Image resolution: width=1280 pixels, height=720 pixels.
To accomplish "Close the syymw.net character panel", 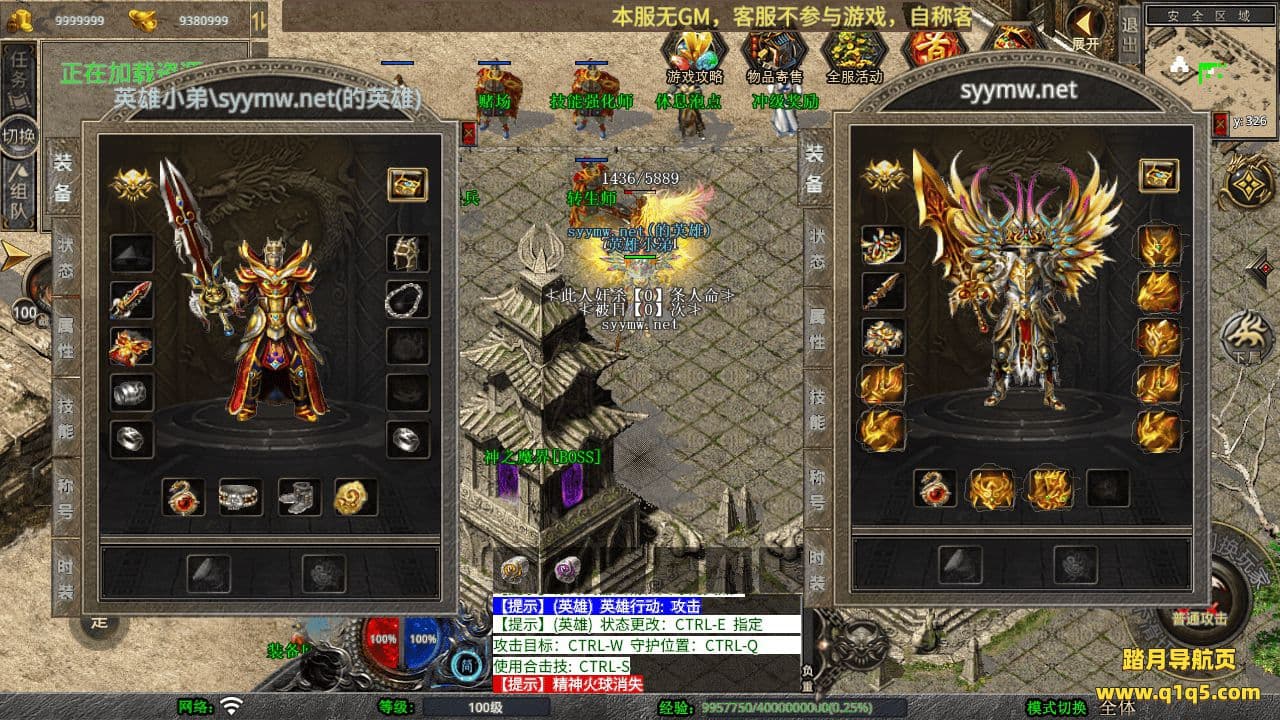I will (x=1219, y=124).
